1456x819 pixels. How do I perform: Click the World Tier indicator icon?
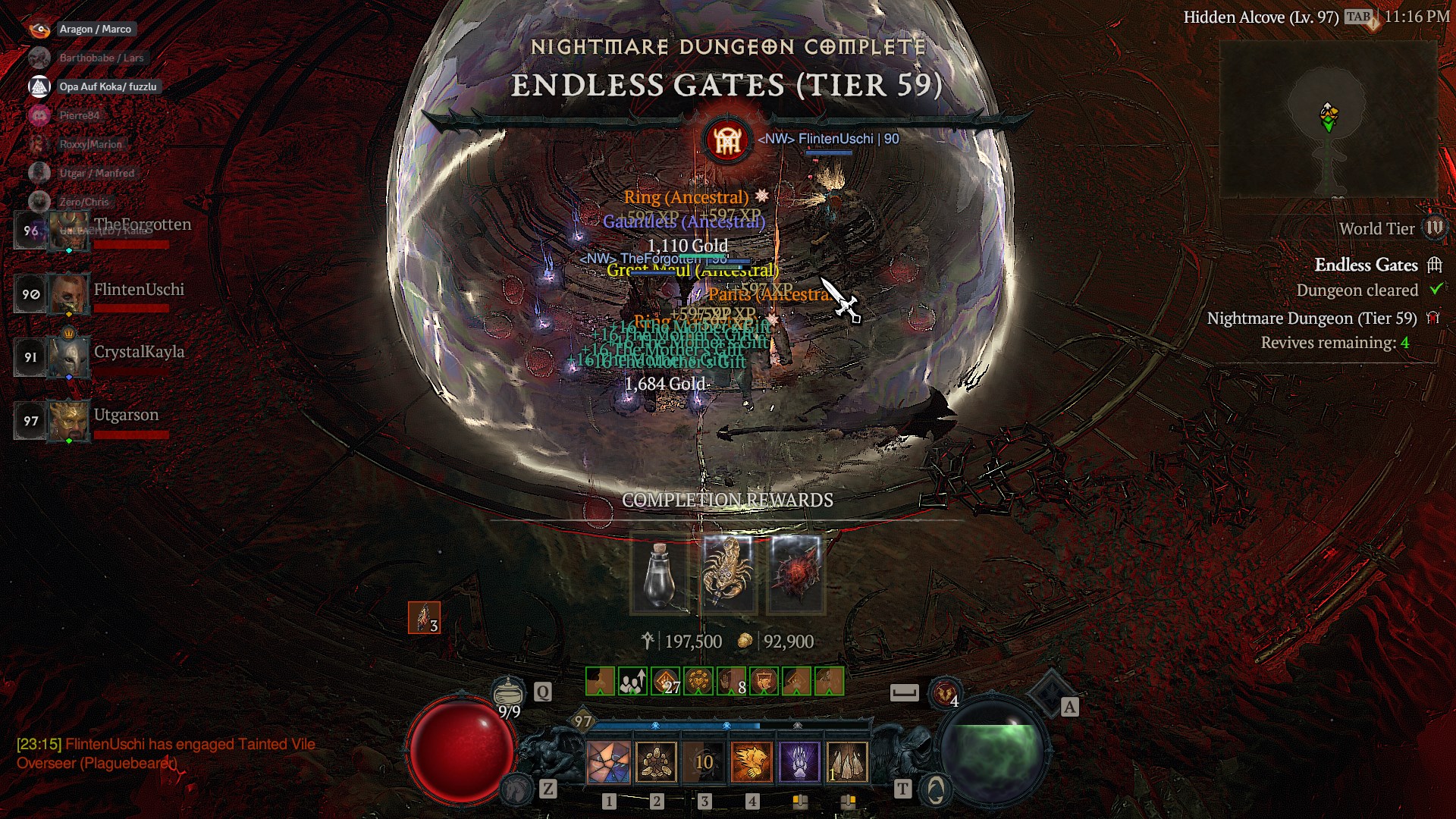pyautogui.click(x=1434, y=228)
